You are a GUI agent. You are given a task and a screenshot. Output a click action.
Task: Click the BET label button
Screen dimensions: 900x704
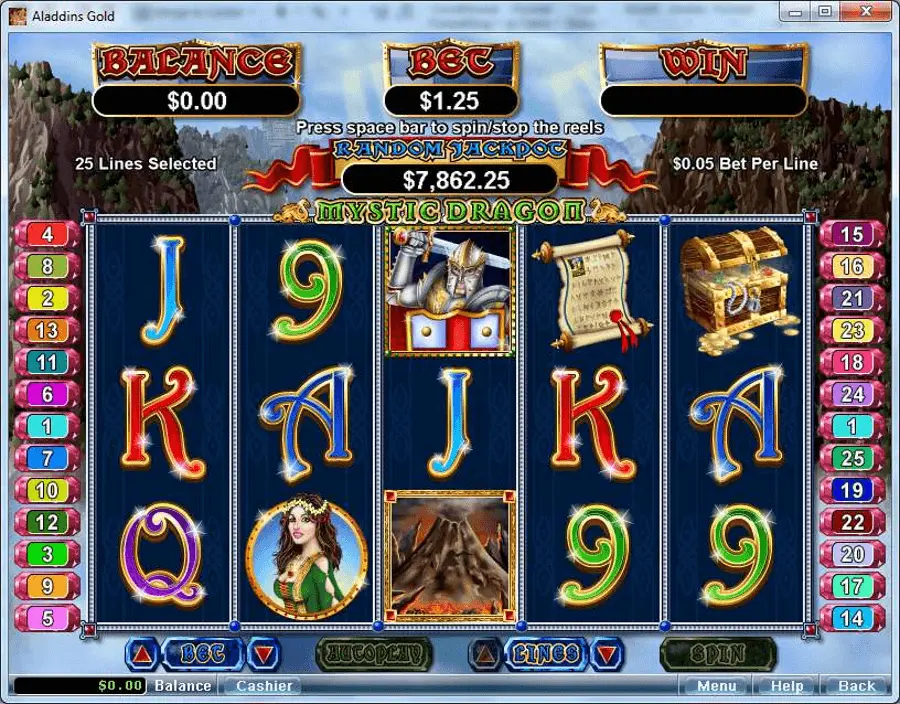click(202, 655)
